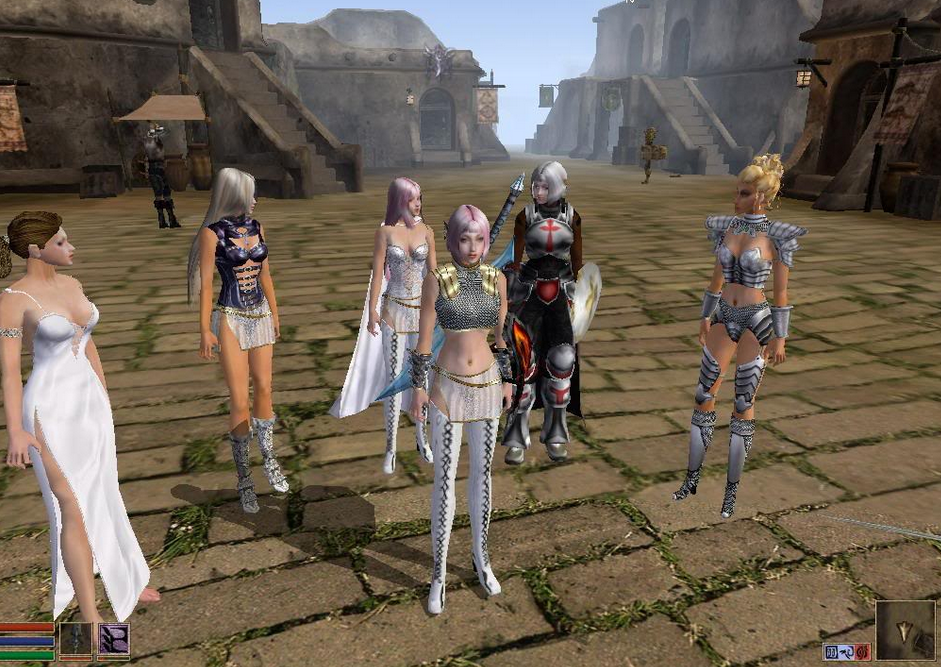Inspect the dark blue active effect icon

(x=831, y=651)
